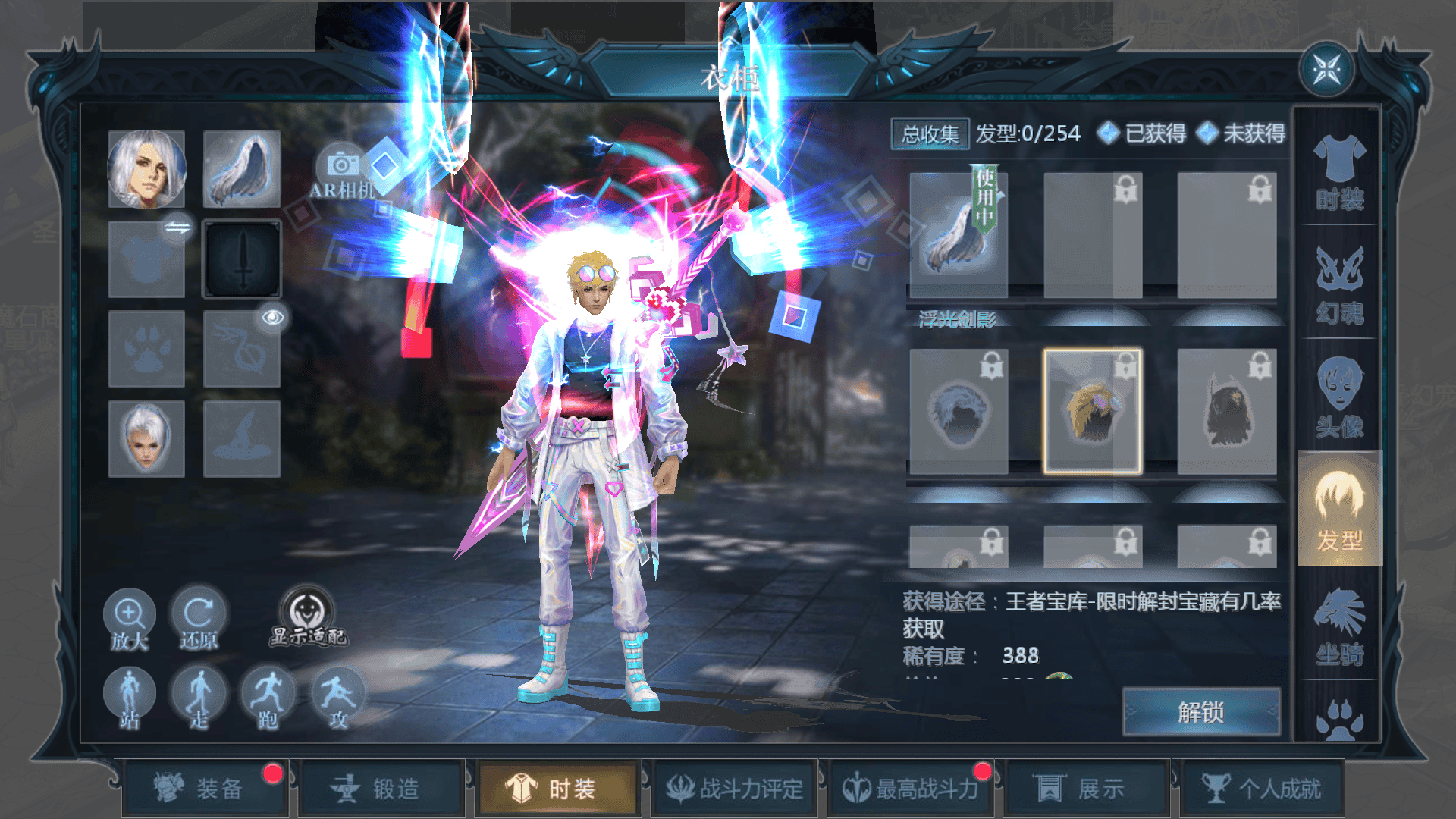
Task: Select the weapon skin slot icon
Action: click(242, 258)
